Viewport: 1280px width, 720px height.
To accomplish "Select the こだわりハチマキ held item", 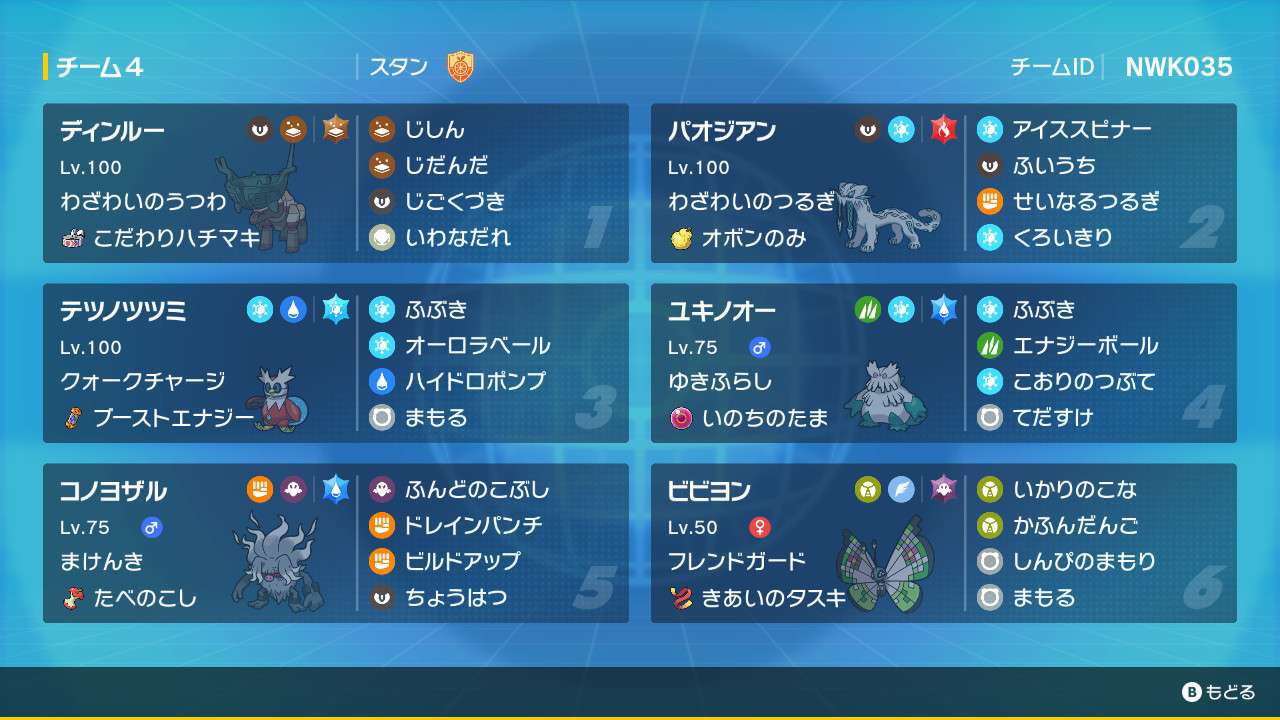I will pyautogui.click(x=175, y=238).
